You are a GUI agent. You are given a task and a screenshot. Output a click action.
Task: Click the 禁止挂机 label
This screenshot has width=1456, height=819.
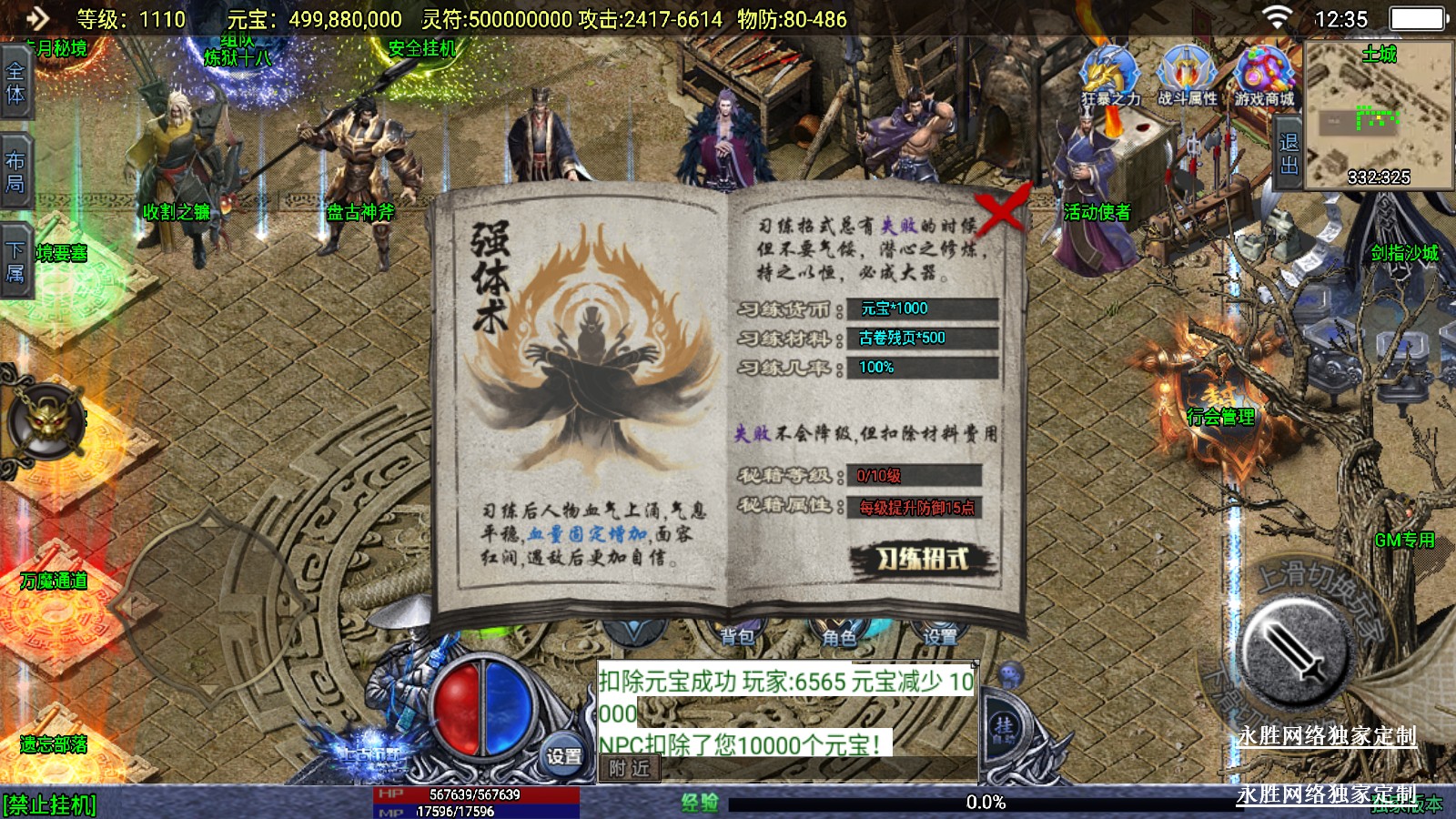tap(50, 805)
